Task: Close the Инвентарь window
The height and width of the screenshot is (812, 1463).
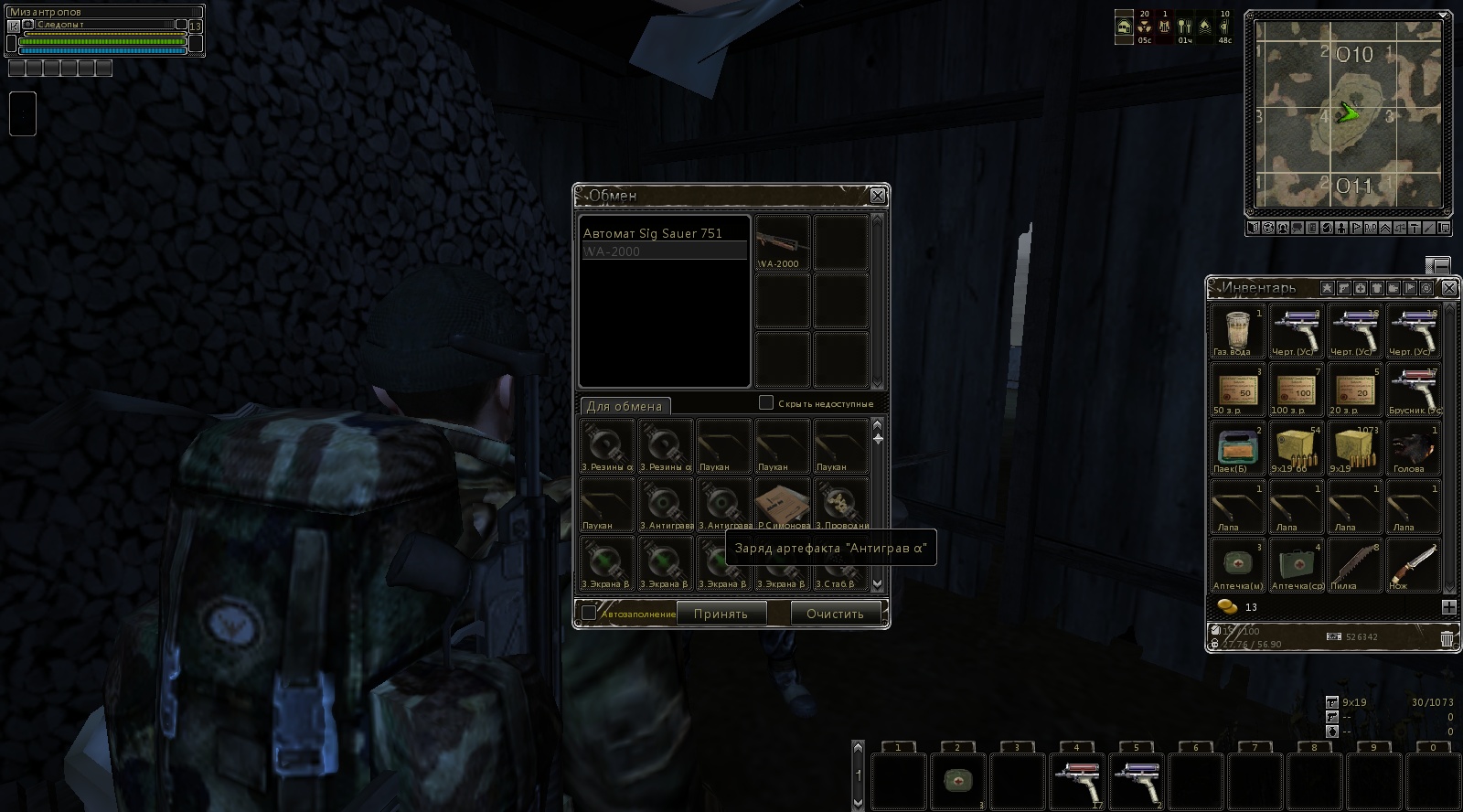Action: click(1448, 288)
